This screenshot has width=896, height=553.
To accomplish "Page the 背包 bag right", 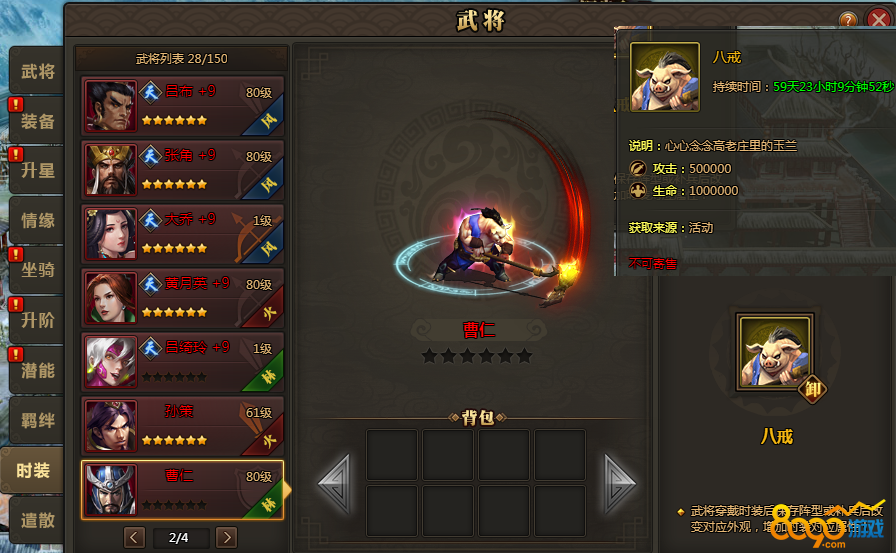I will (x=619, y=485).
